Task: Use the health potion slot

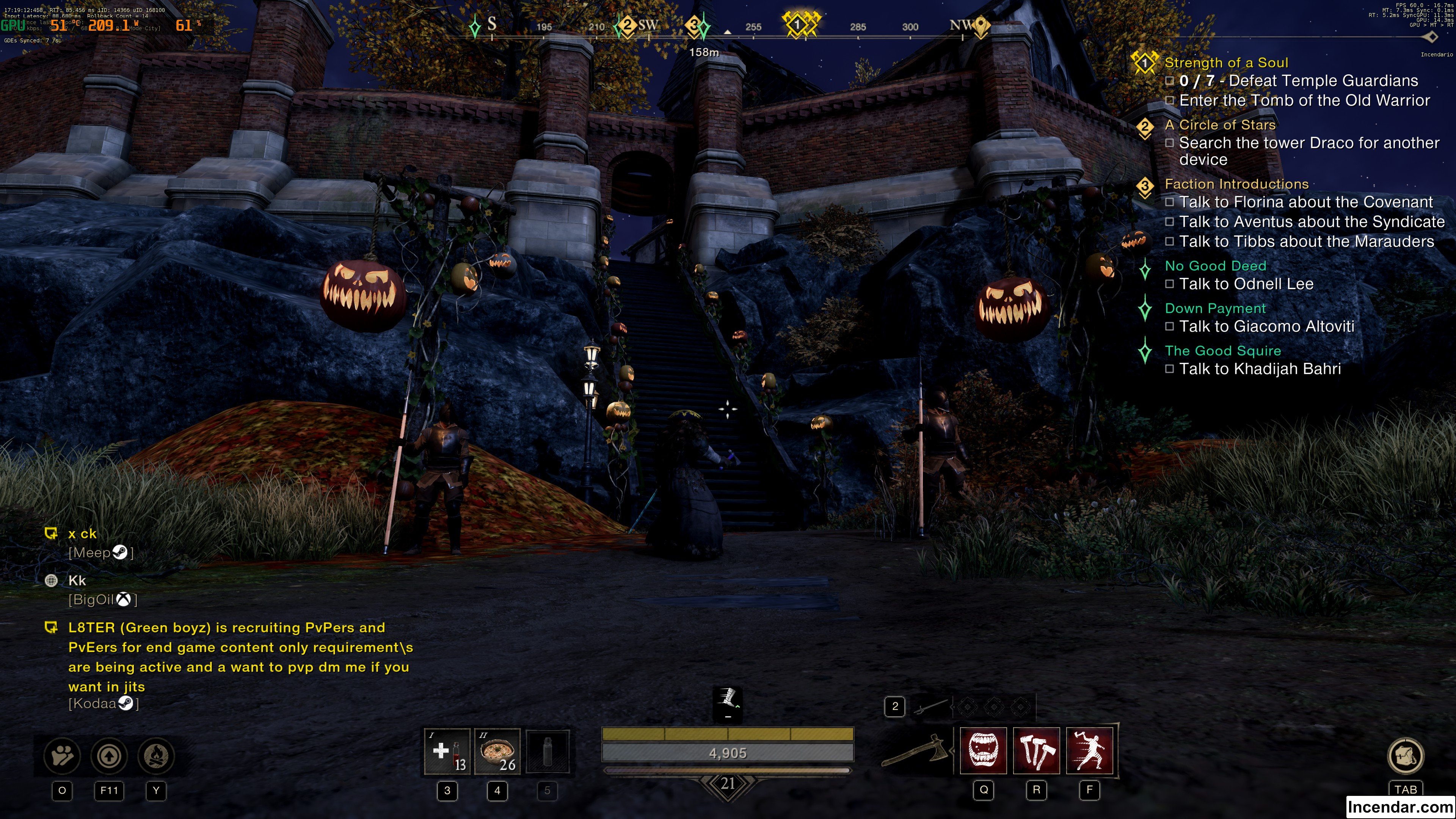Action: (x=447, y=751)
